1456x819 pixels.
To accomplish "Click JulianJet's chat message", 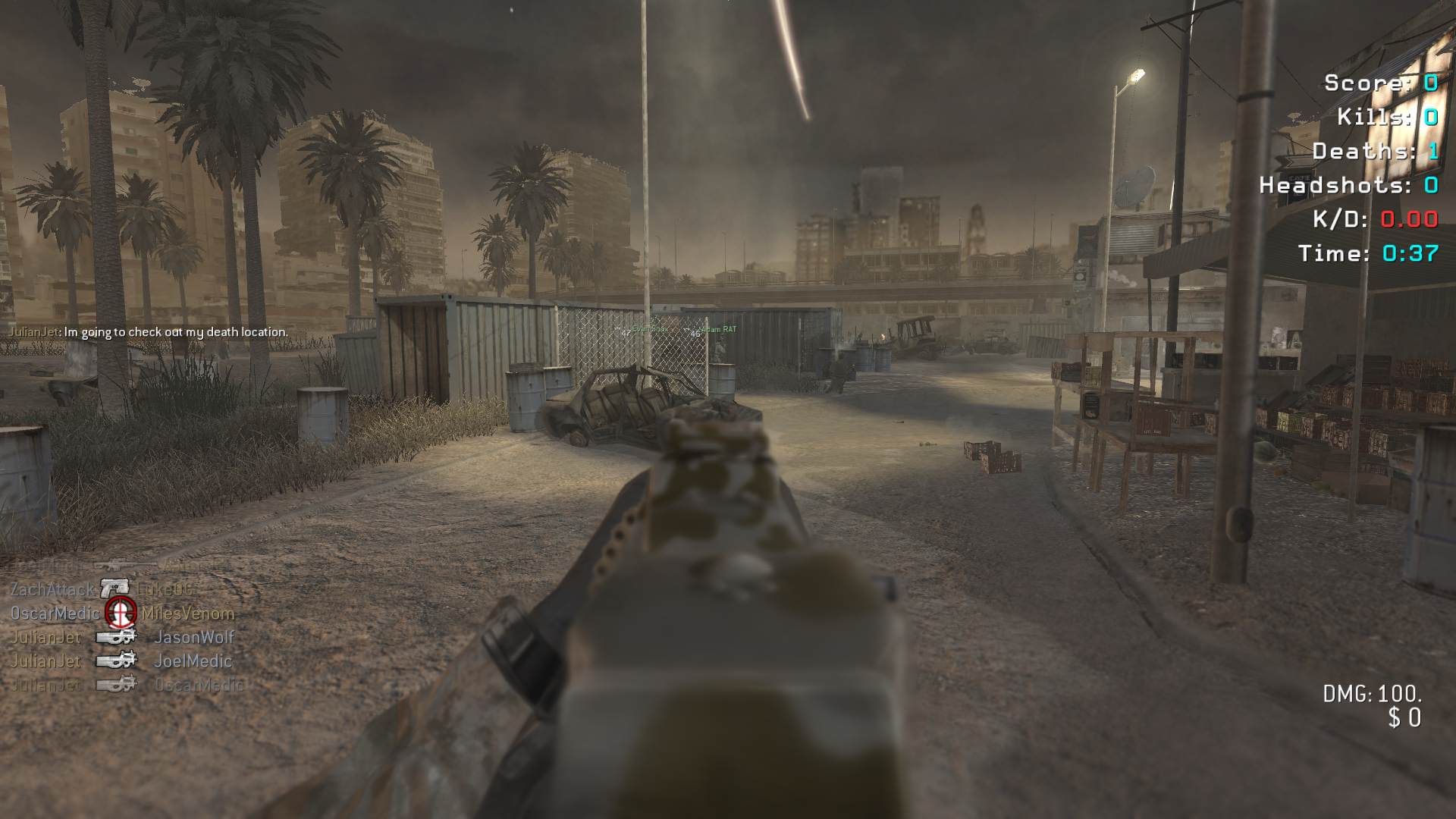I will 149,332.
